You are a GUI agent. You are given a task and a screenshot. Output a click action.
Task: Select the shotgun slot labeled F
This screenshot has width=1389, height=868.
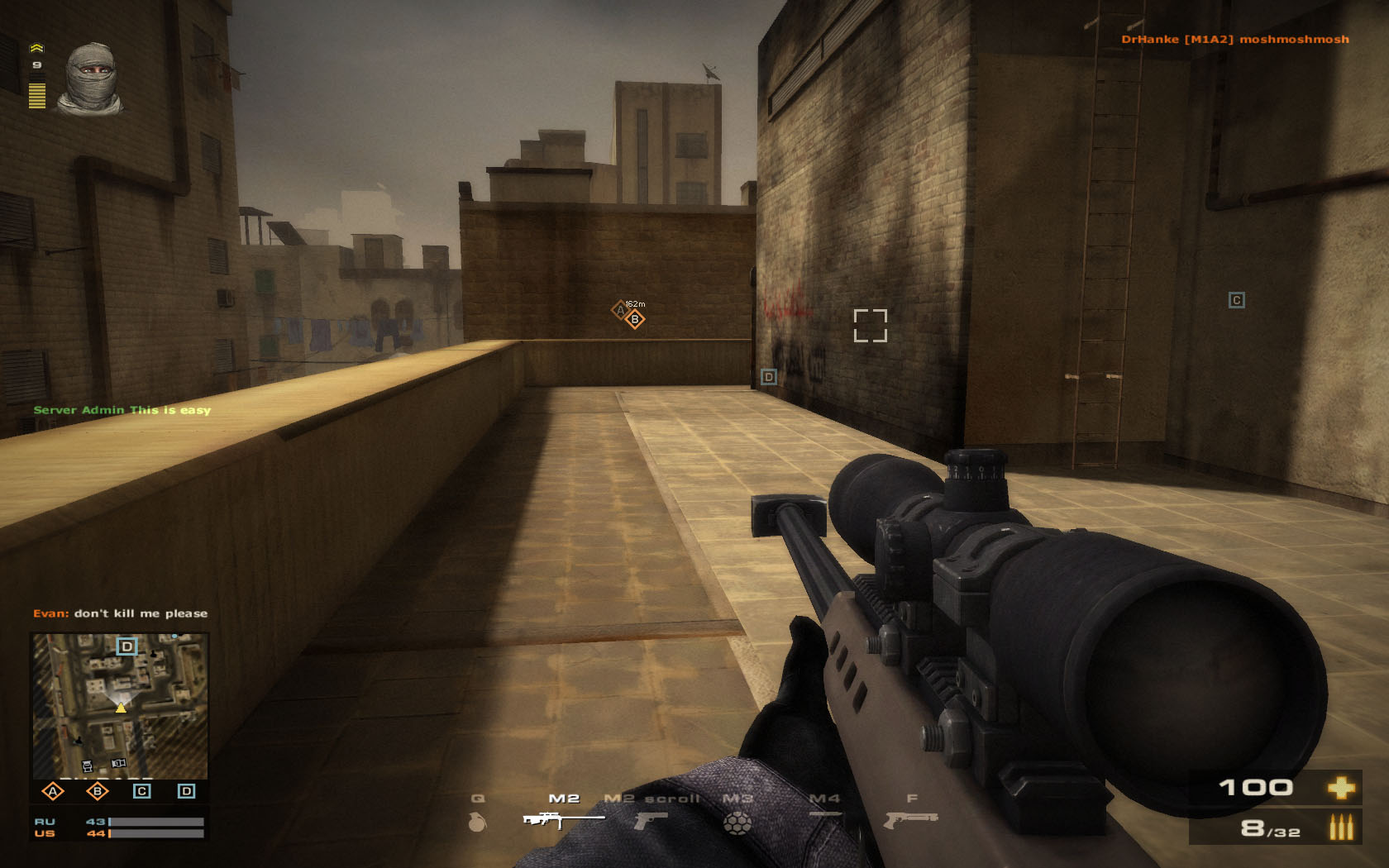910,818
